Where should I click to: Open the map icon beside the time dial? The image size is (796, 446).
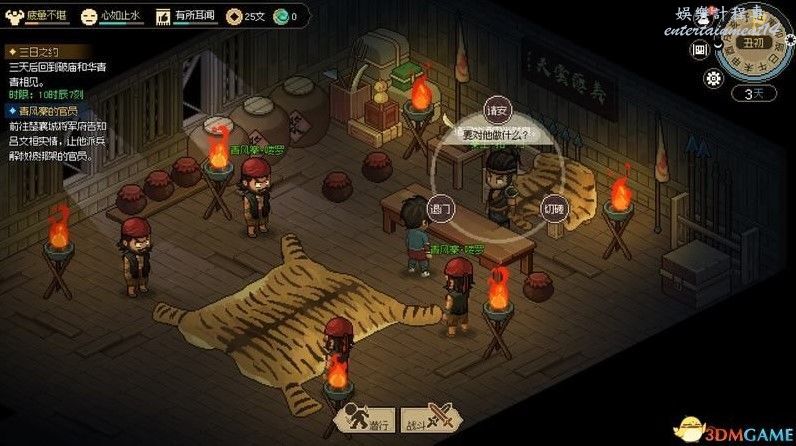point(701,48)
